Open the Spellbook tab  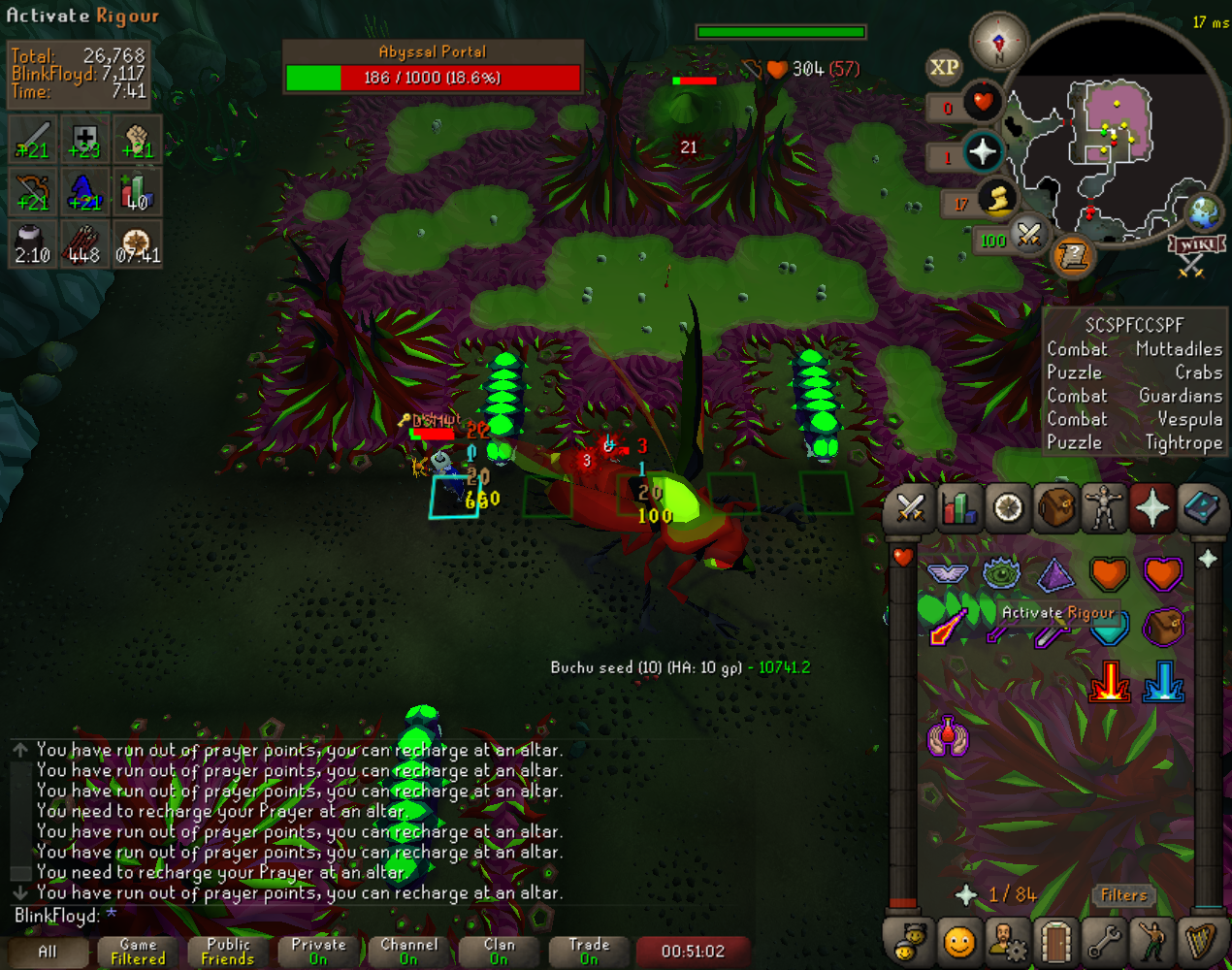pyautogui.click(x=1201, y=508)
